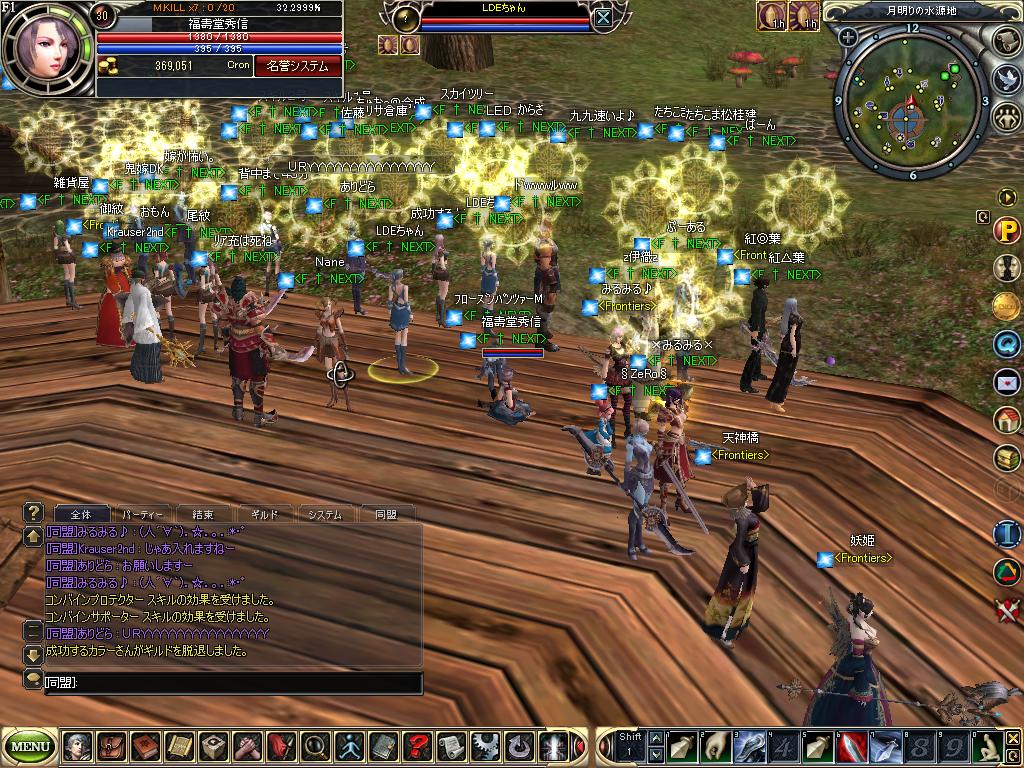Open the mail envelope icon on sidebar
Viewport: 1024px width, 768px height.
click(1006, 382)
